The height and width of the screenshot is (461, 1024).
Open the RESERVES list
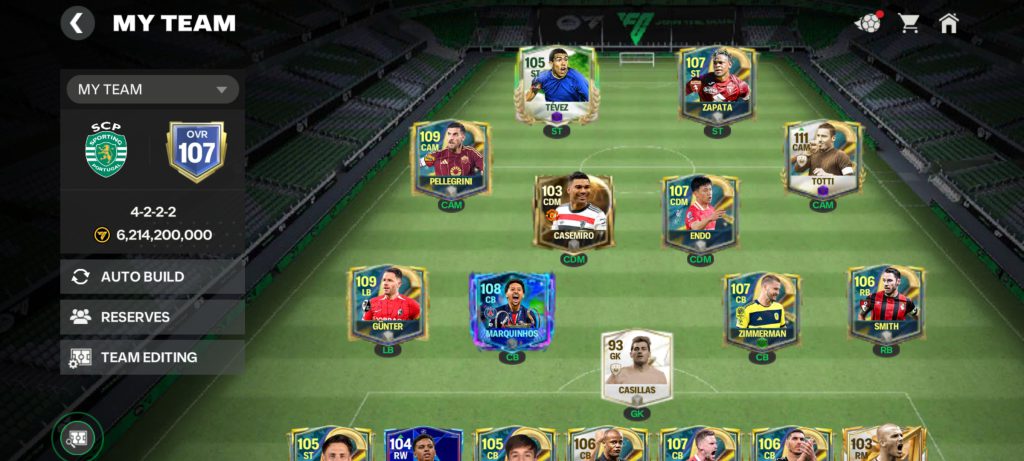(x=153, y=317)
